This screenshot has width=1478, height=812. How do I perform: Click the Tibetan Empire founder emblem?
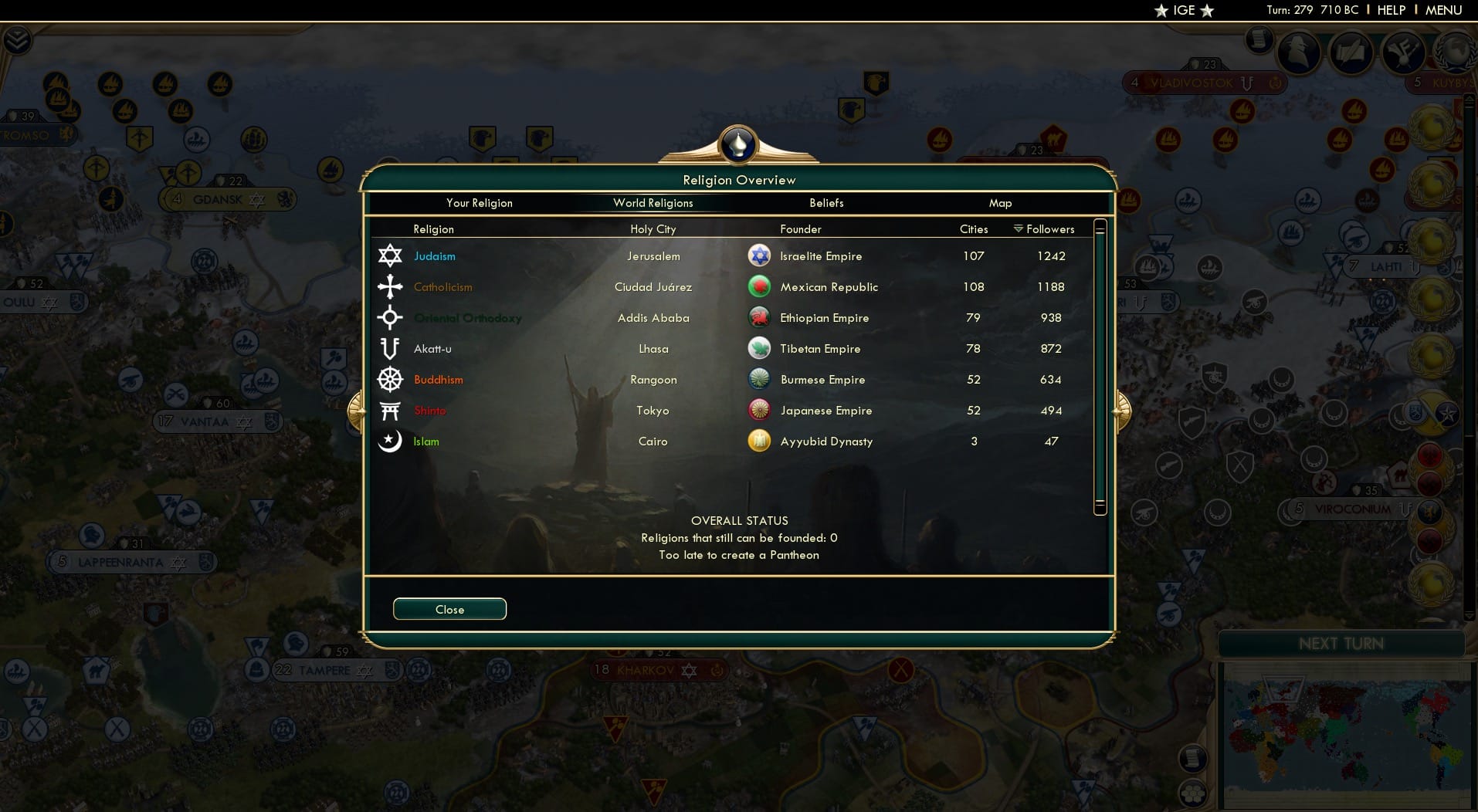(x=760, y=348)
